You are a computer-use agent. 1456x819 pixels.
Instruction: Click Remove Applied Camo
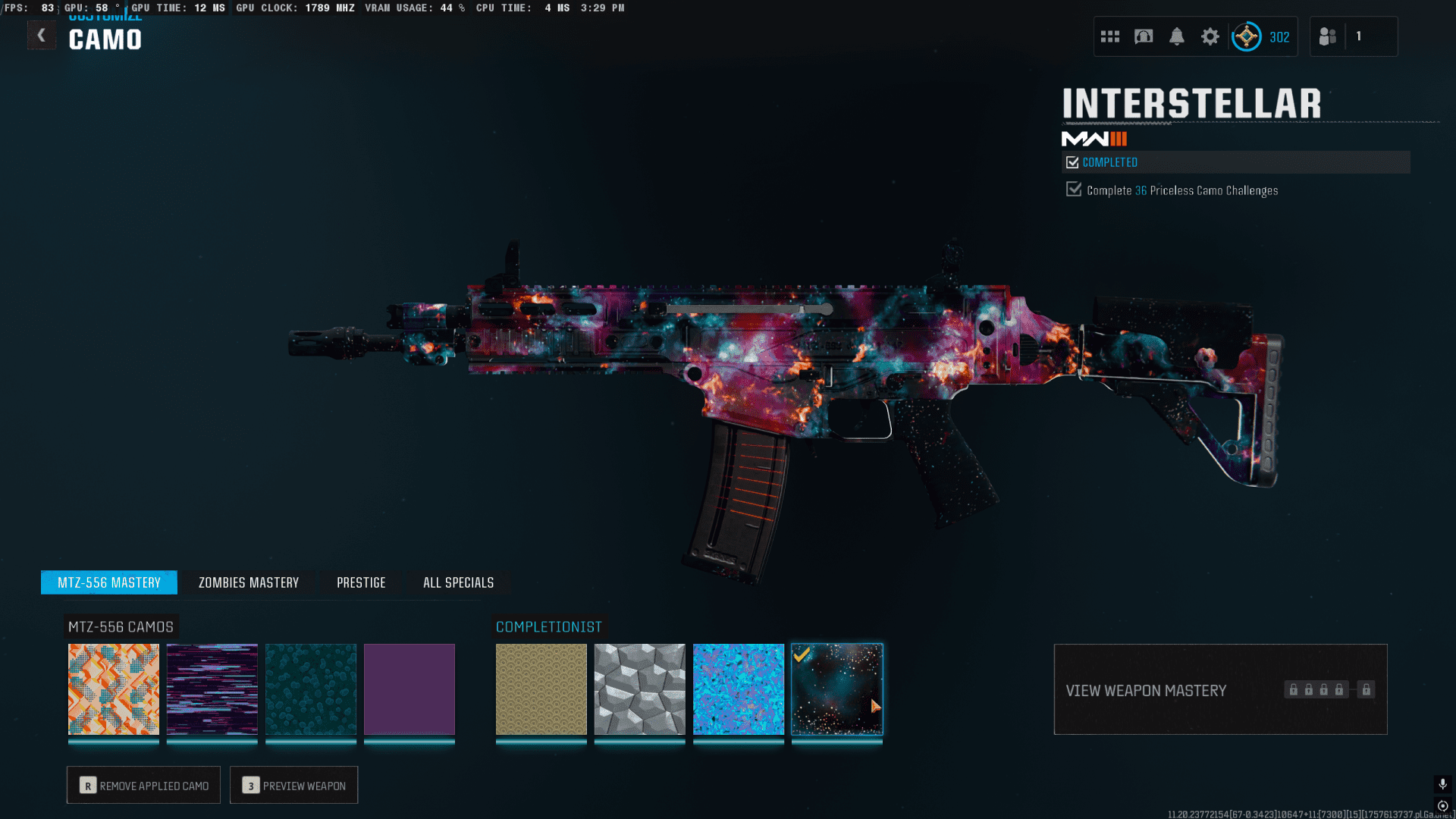pyautogui.click(x=143, y=785)
